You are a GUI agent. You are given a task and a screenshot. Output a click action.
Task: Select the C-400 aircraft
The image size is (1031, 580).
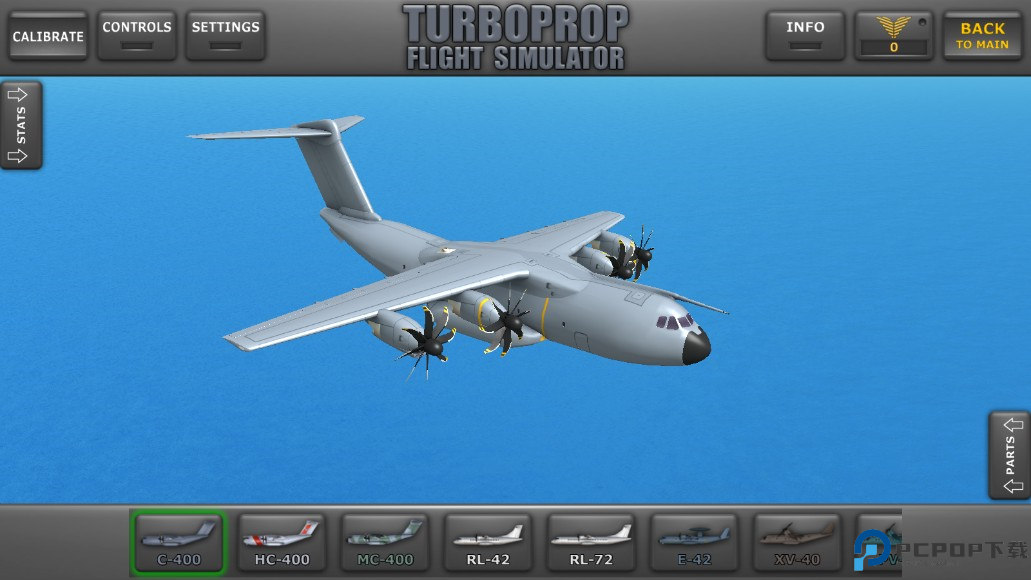[180, 543]
